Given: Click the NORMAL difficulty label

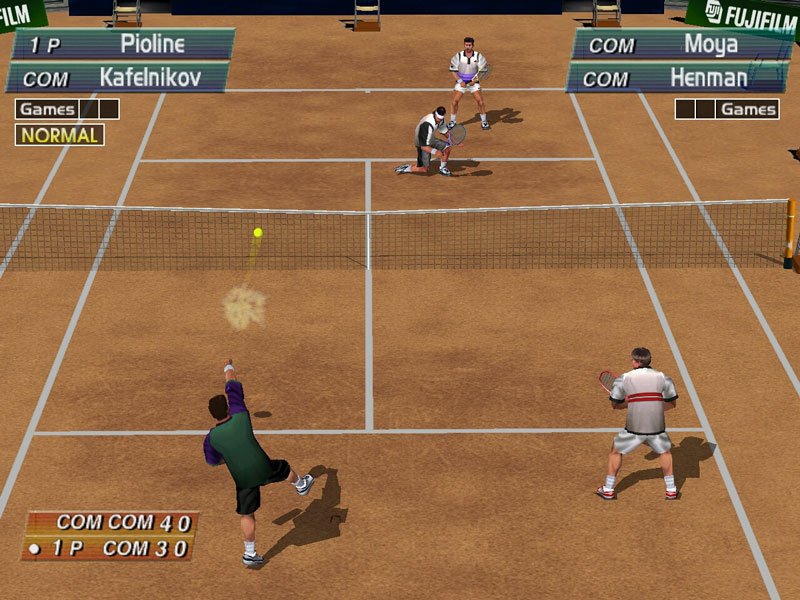Looking at the screenshot, I should pyautogui.click(x=59, y=135).
